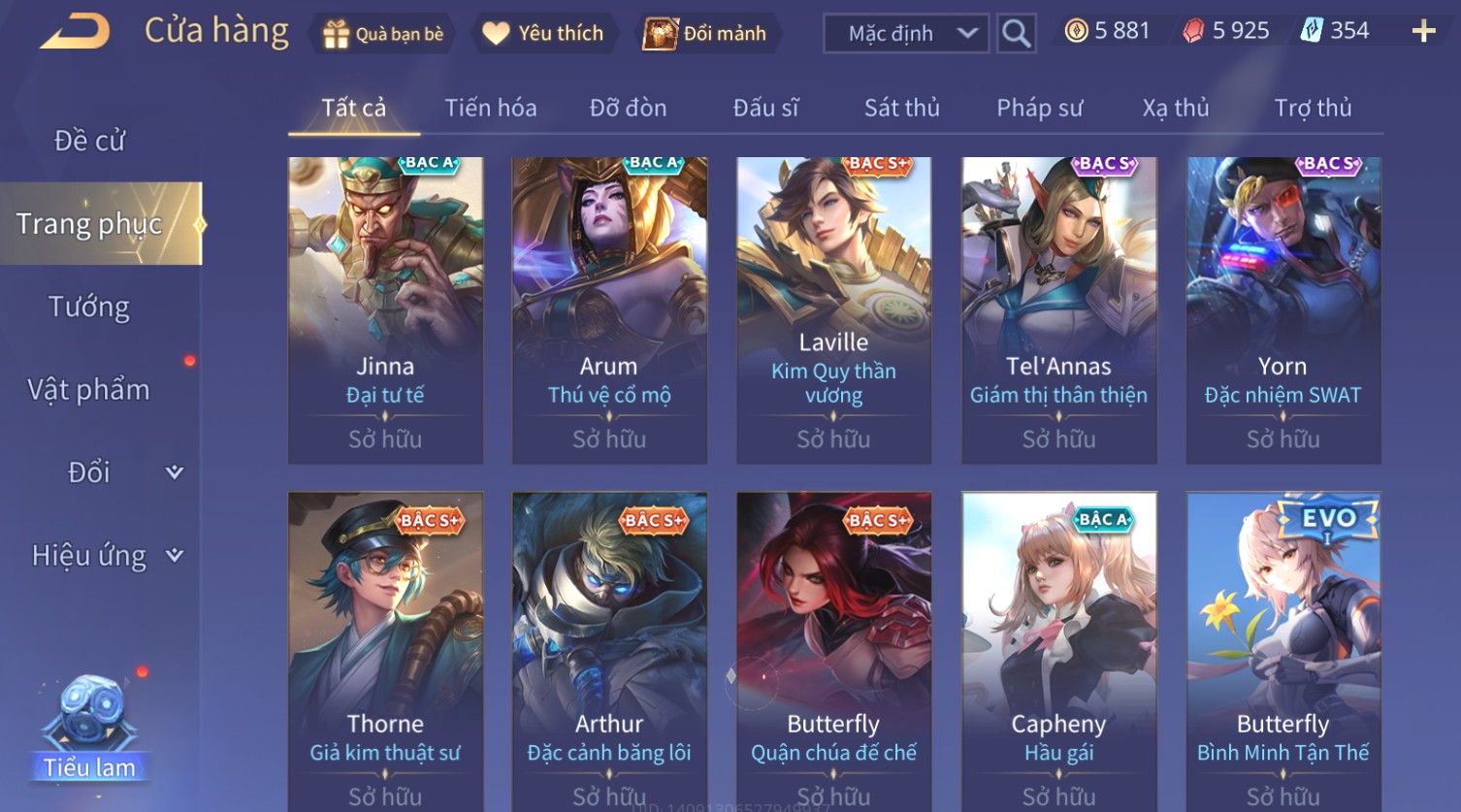Open the Đề cử menu entry

coord(89,141)
